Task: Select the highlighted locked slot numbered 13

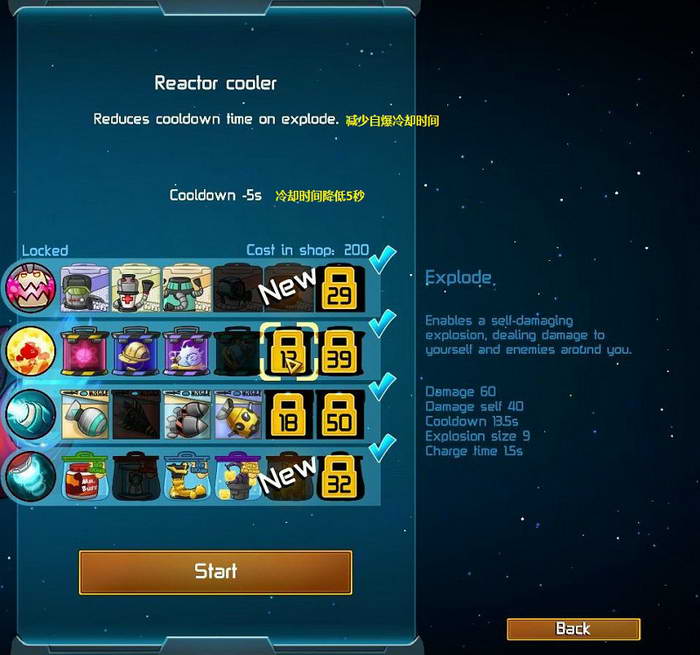Action: pos(289,351)
